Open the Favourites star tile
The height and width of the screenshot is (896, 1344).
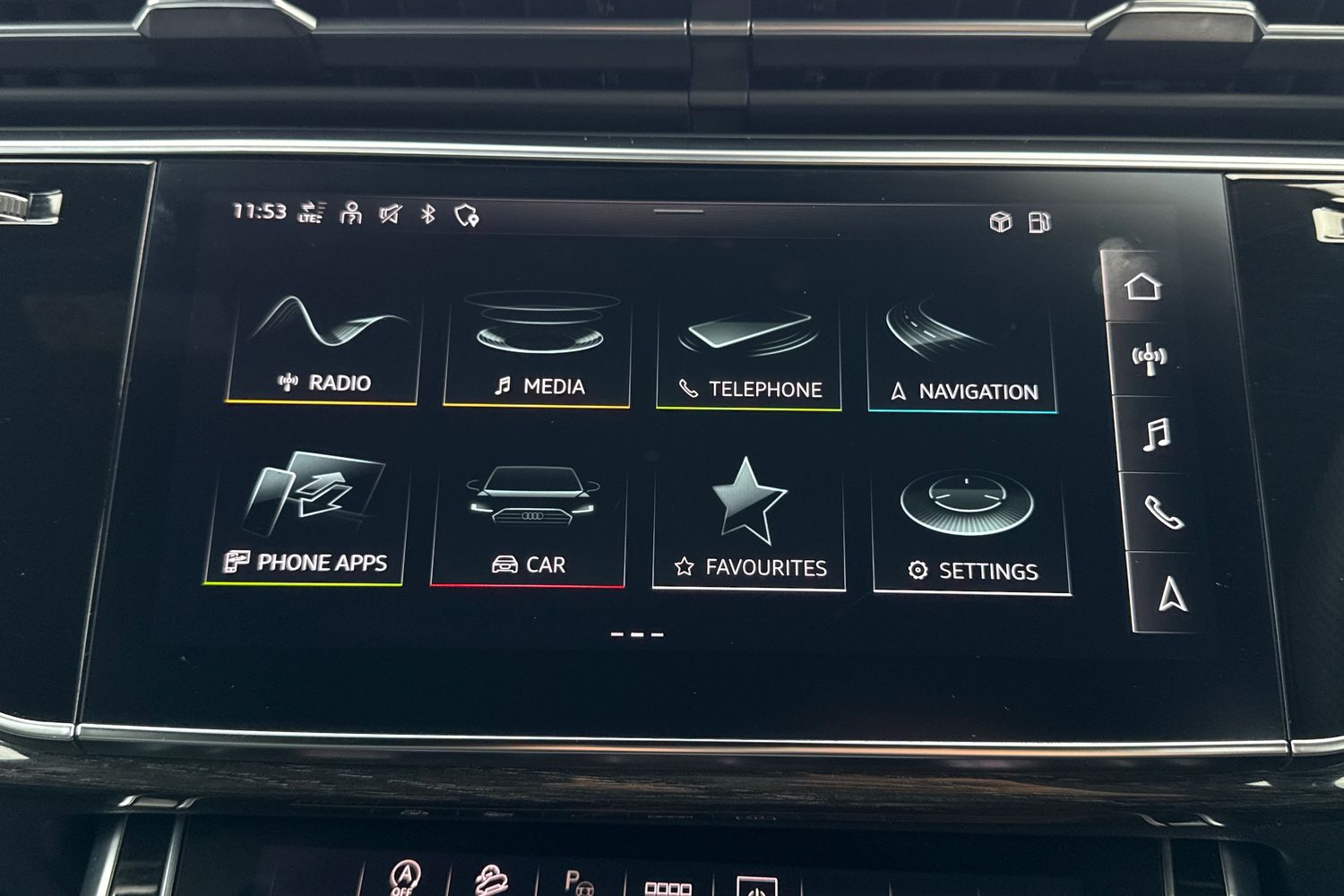coord(750,515)
